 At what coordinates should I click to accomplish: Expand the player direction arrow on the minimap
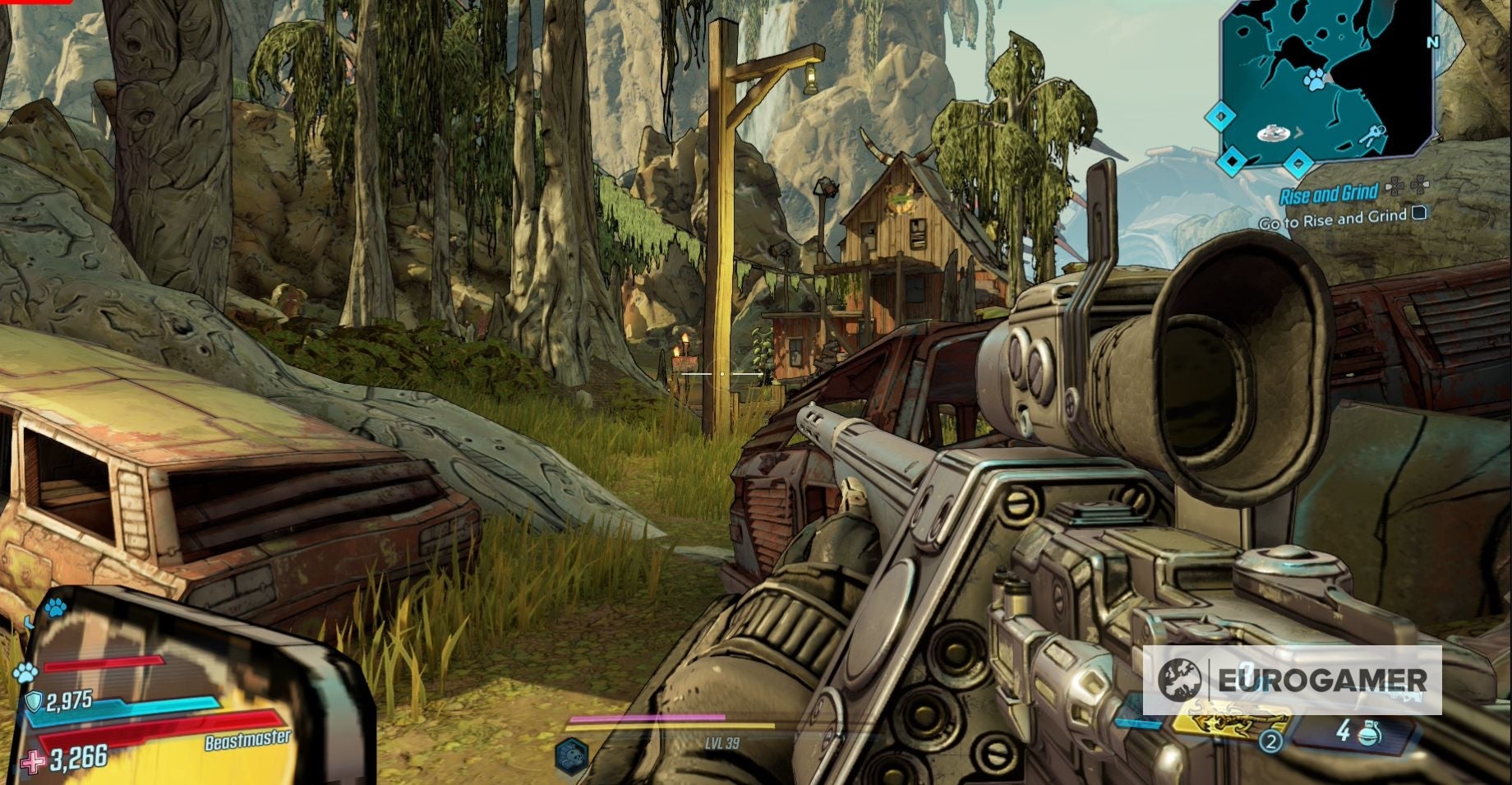pyautogui.click(x=1300, y=132)
